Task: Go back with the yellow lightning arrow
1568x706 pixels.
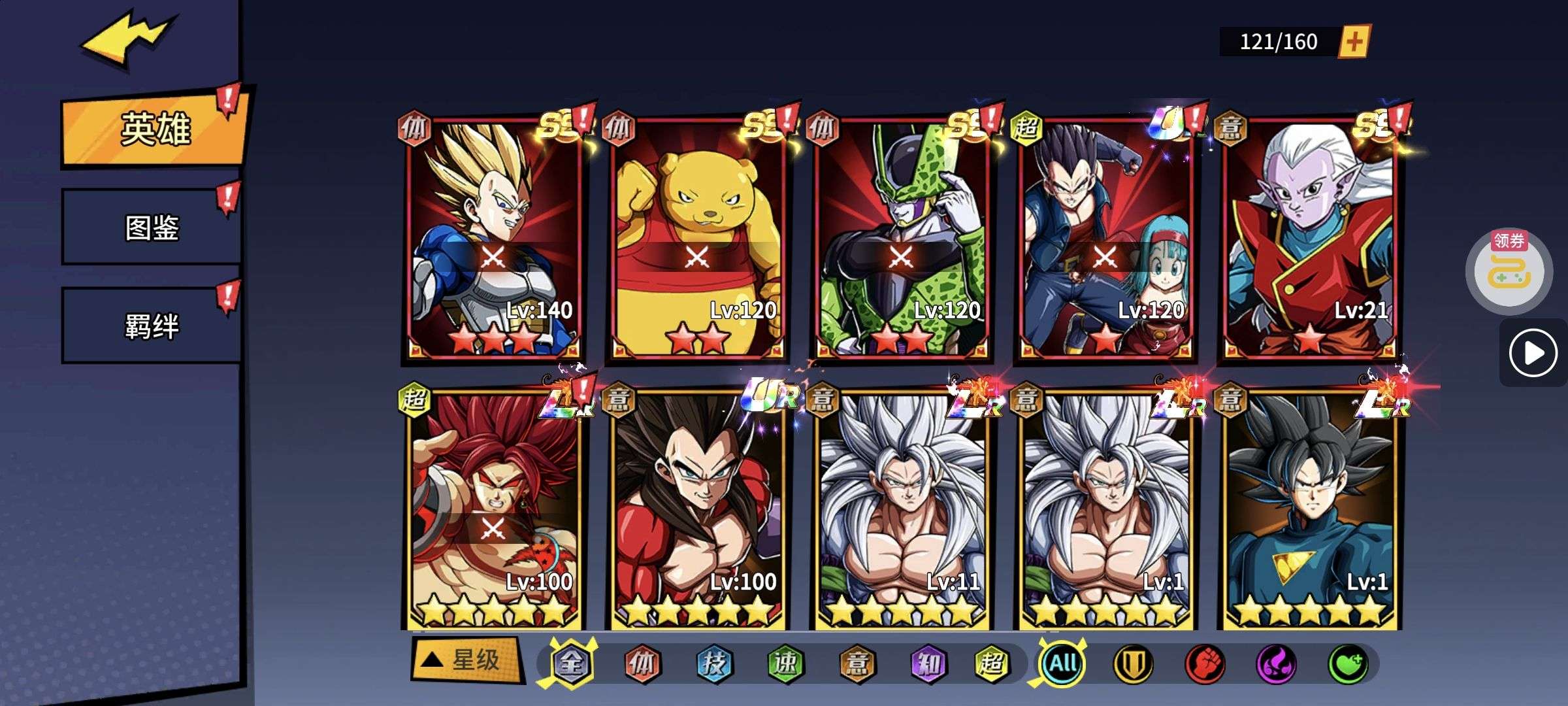Action: (127, 41)
